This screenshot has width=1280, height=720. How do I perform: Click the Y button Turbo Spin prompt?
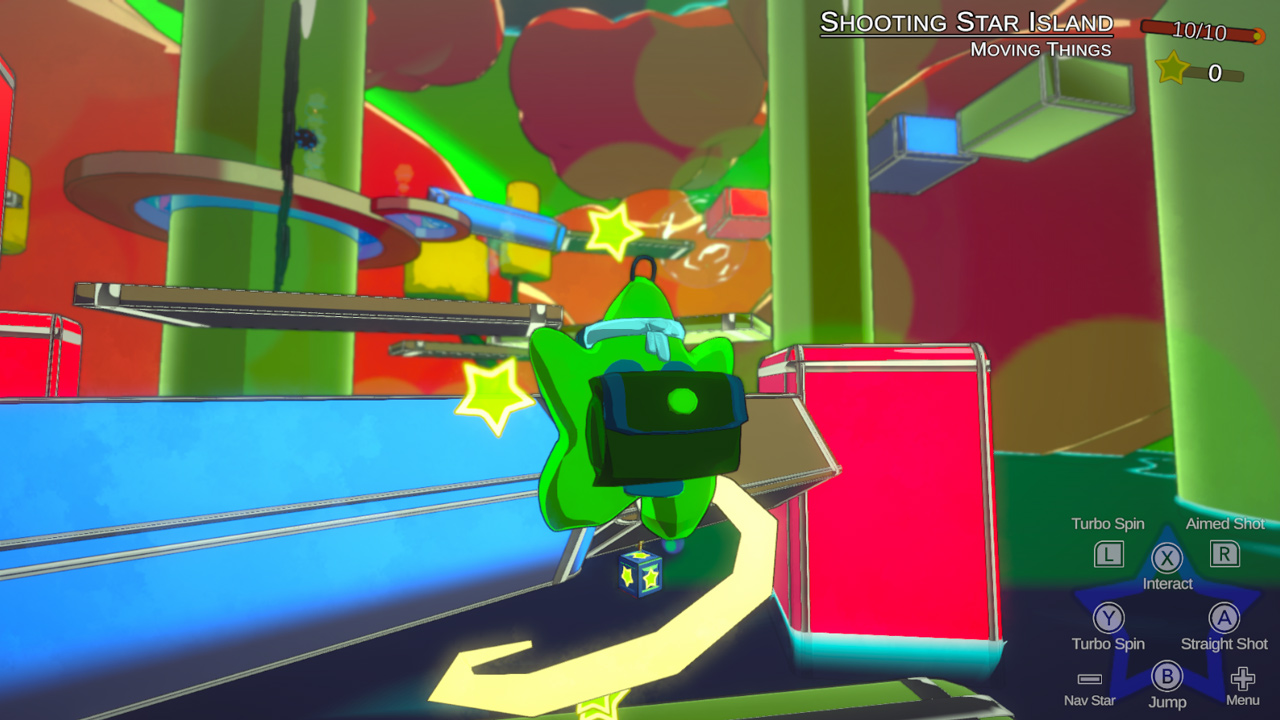click(x=1108, y=620)
